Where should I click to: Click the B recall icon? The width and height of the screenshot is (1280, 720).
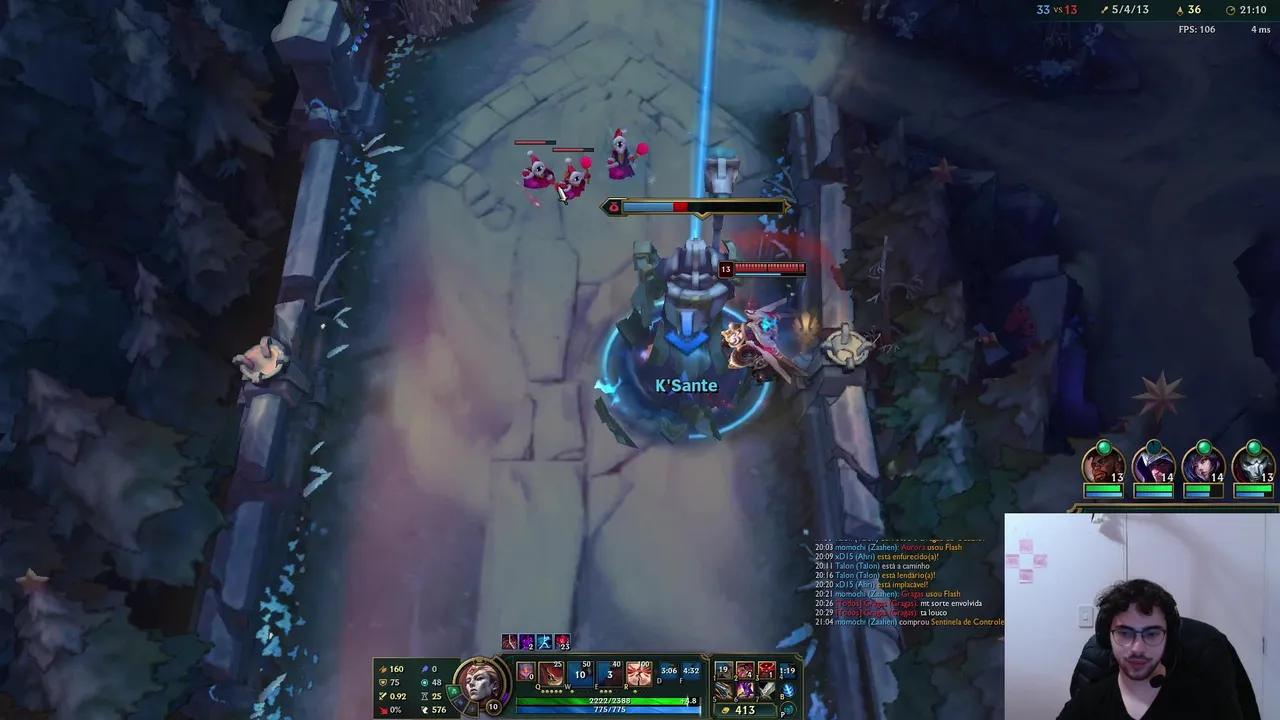[788, 690]
